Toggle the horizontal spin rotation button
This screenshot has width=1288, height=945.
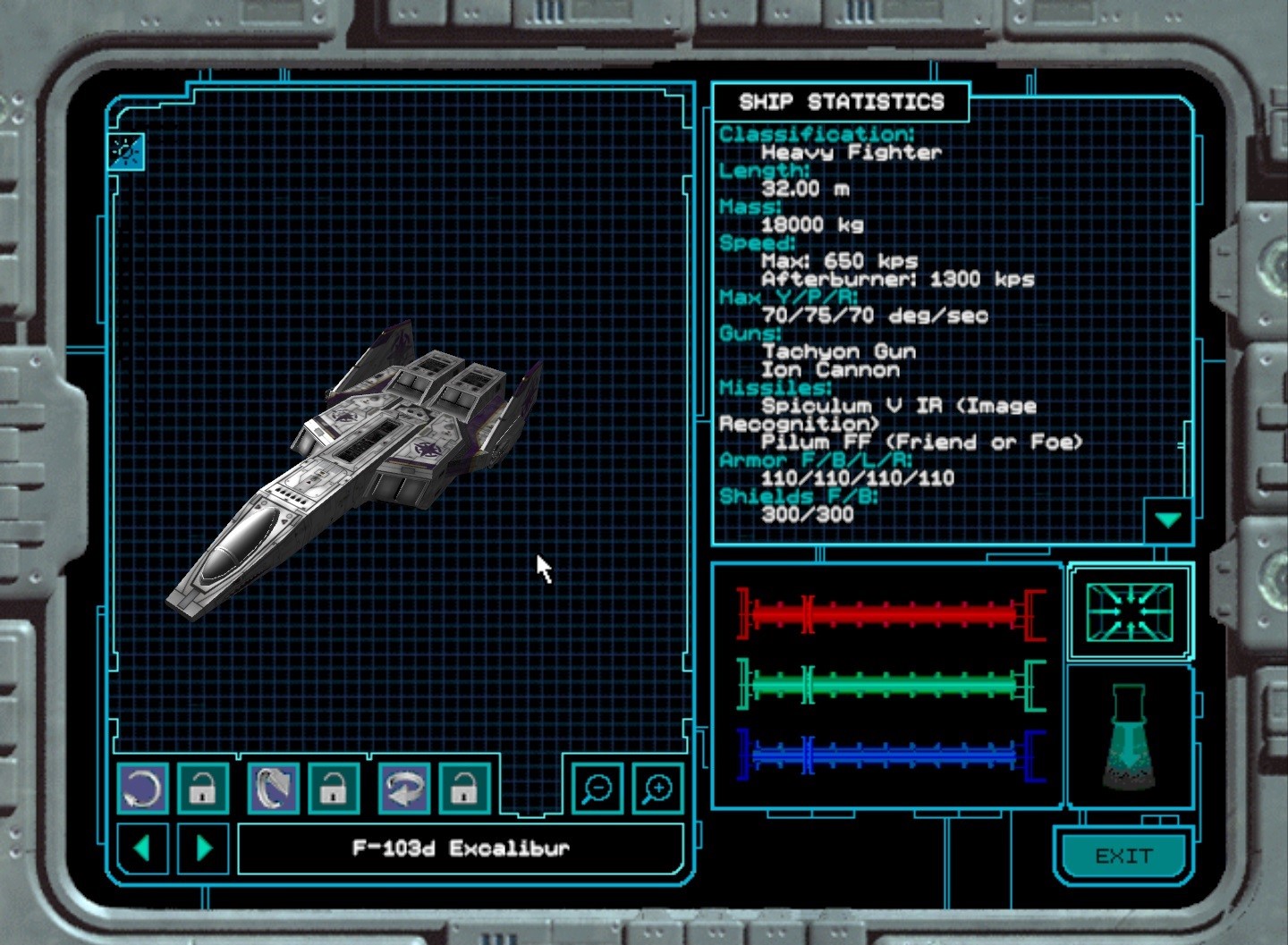coord(403,789)
